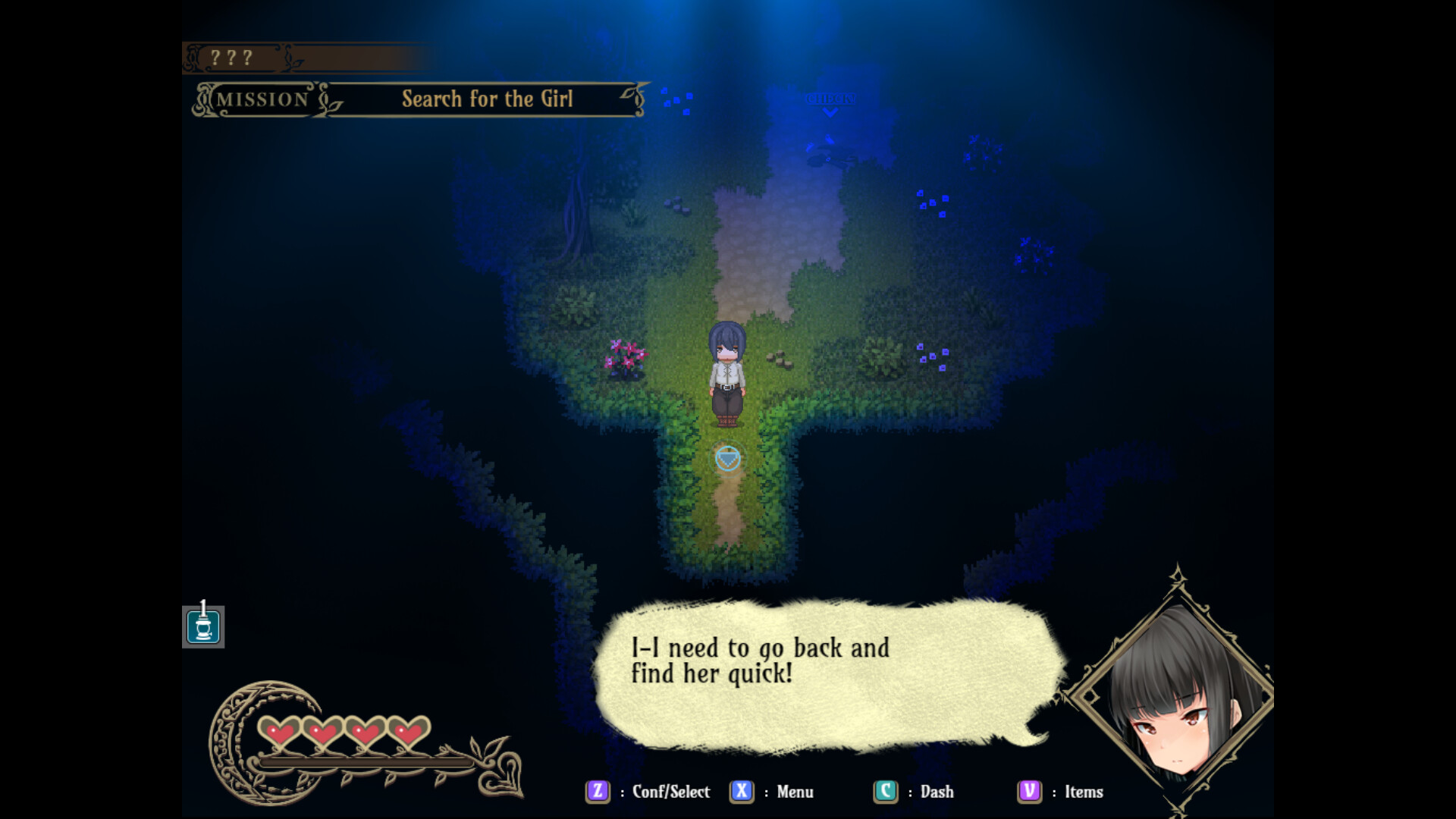
Task: Click the item count badge showing 1
Action: point(203,607)
